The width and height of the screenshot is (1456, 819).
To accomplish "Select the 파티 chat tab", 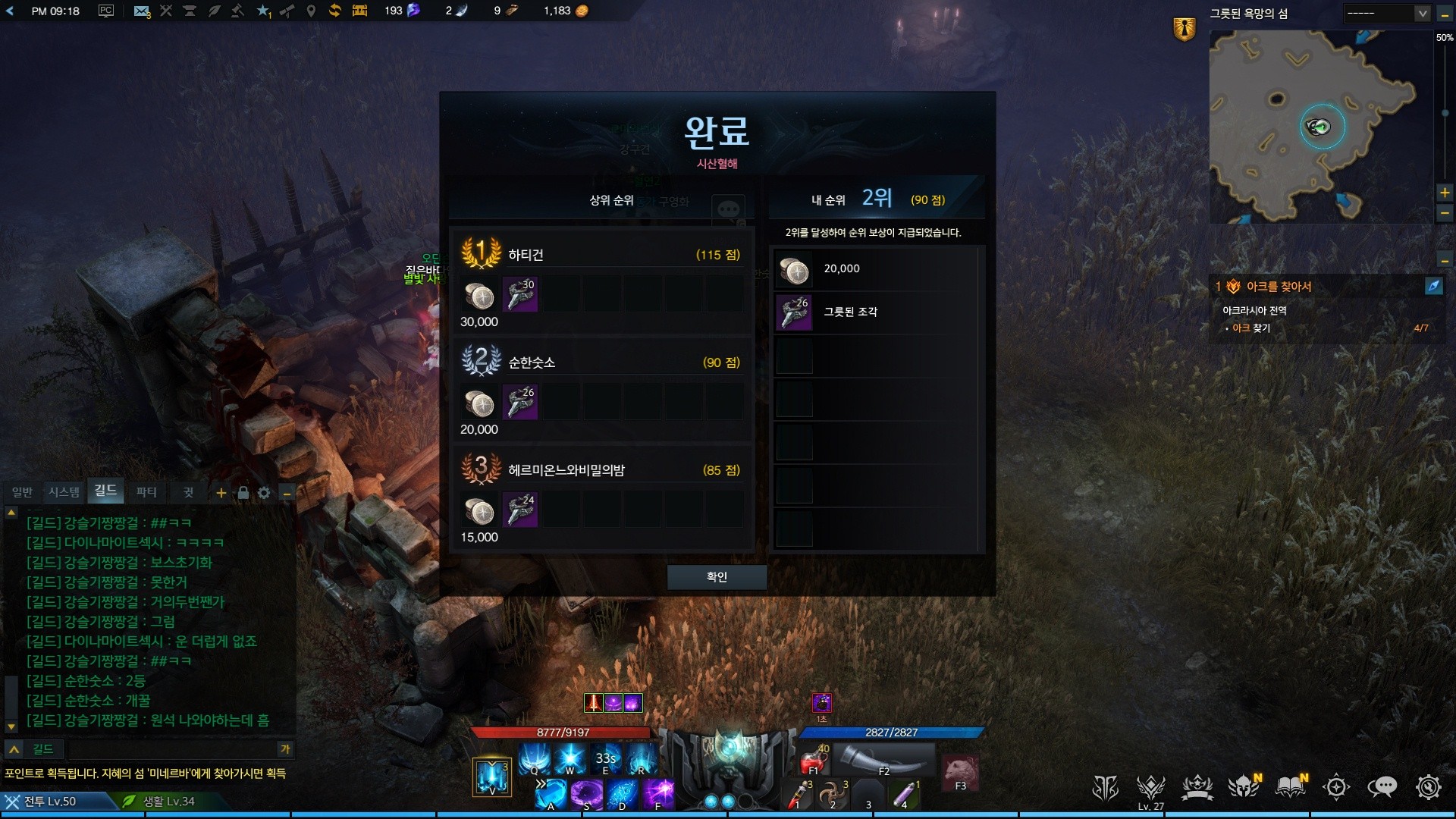I will click(146, 492).
